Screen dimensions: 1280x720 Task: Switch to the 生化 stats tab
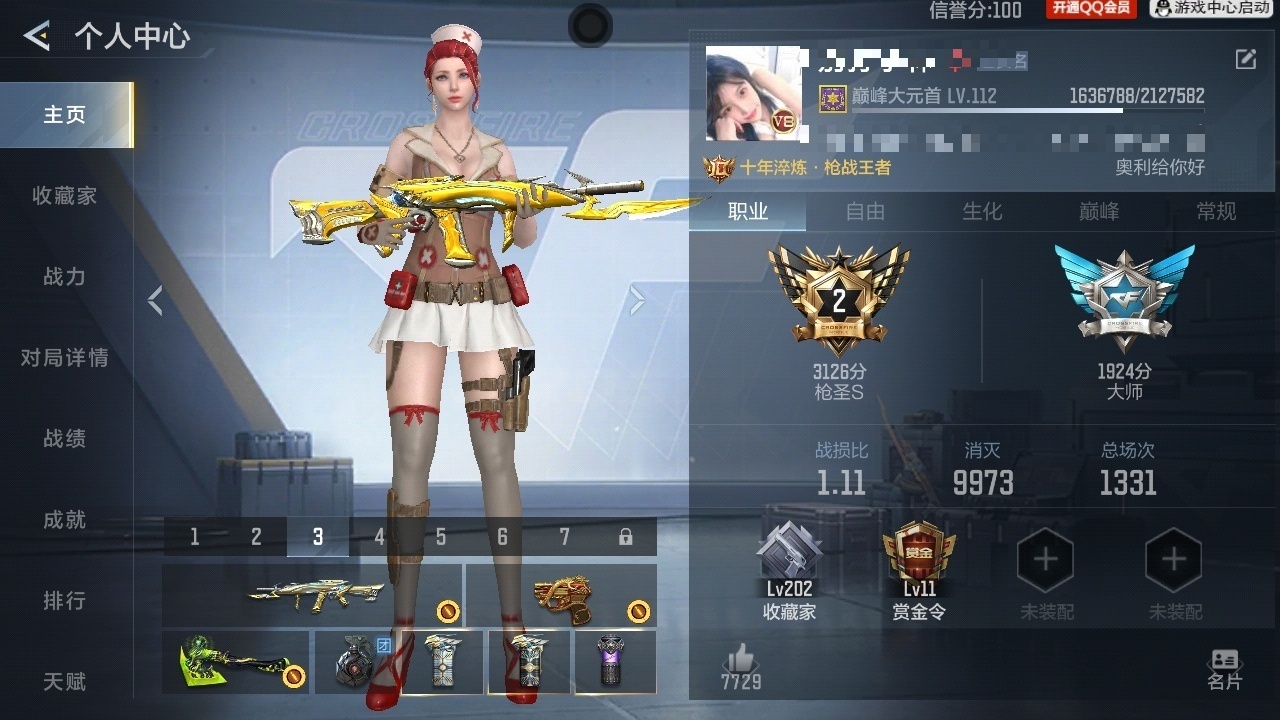(982, 211)
